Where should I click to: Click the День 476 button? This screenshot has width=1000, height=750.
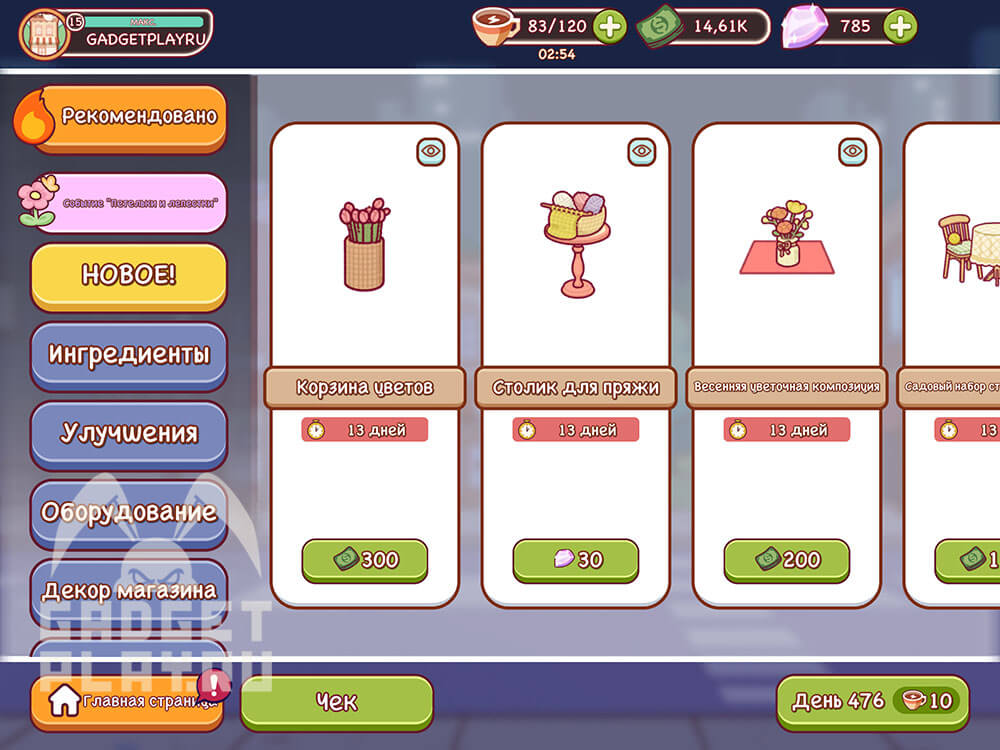pyautogui.click(x=872, y=701)
